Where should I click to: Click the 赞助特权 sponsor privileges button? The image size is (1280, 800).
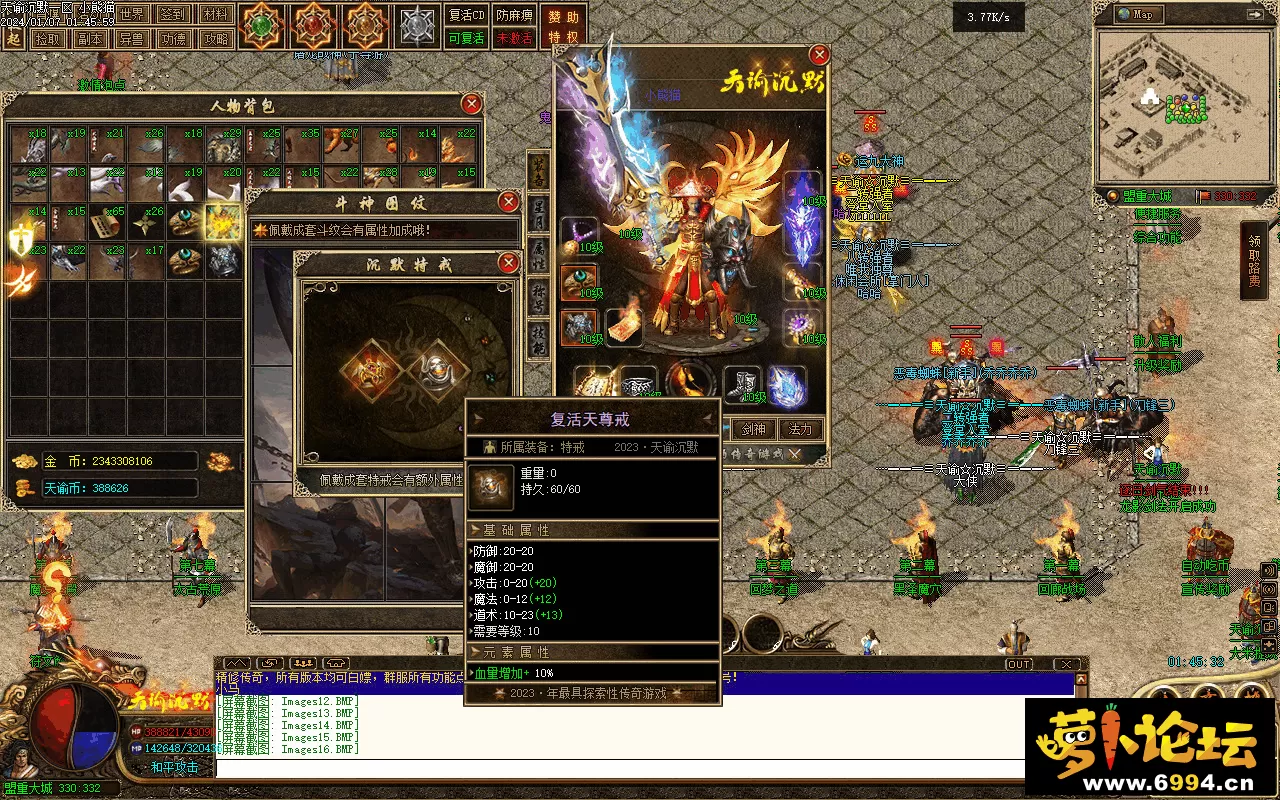click(564, 27)
